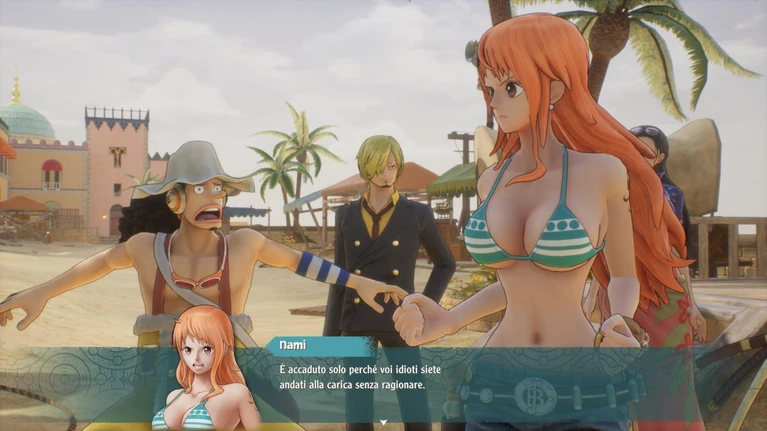Advance dialogue with the small continue arrow

(x=383, y=423)
